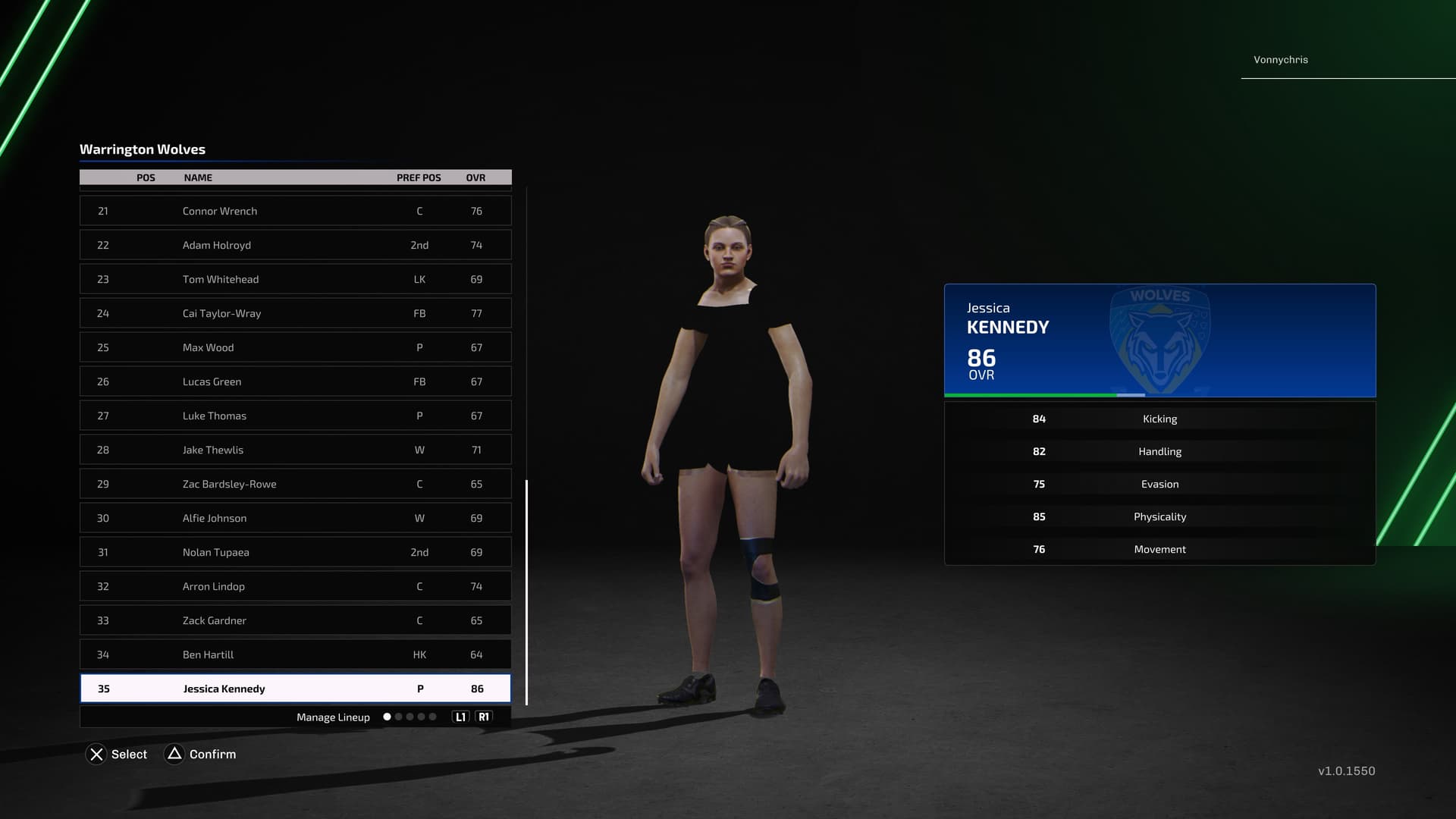Select Alfie Johnson from the roster
Screen dimensions: 1456x819
point(295,518)
